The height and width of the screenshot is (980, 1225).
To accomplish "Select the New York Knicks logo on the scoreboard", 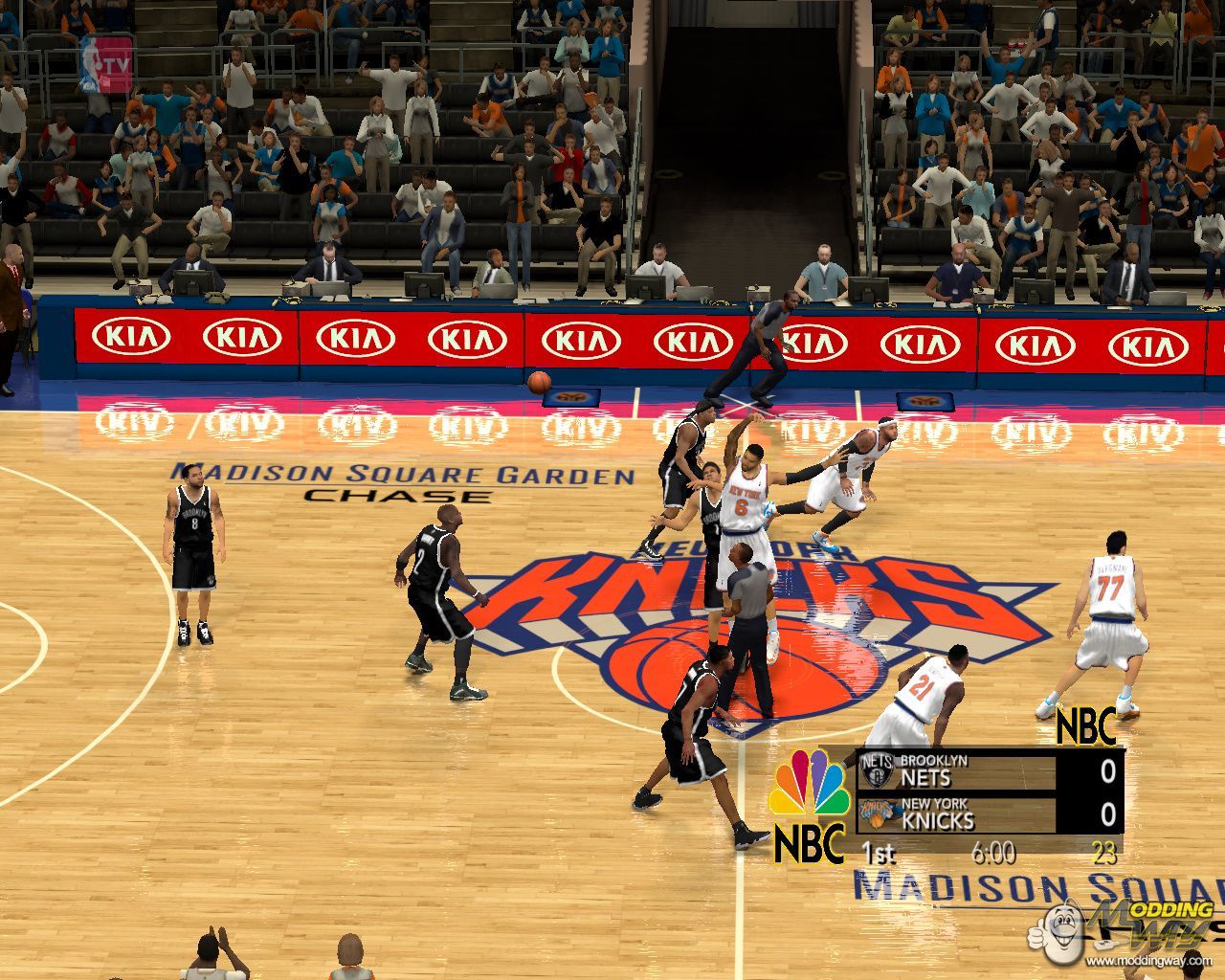I will (877, 813).
